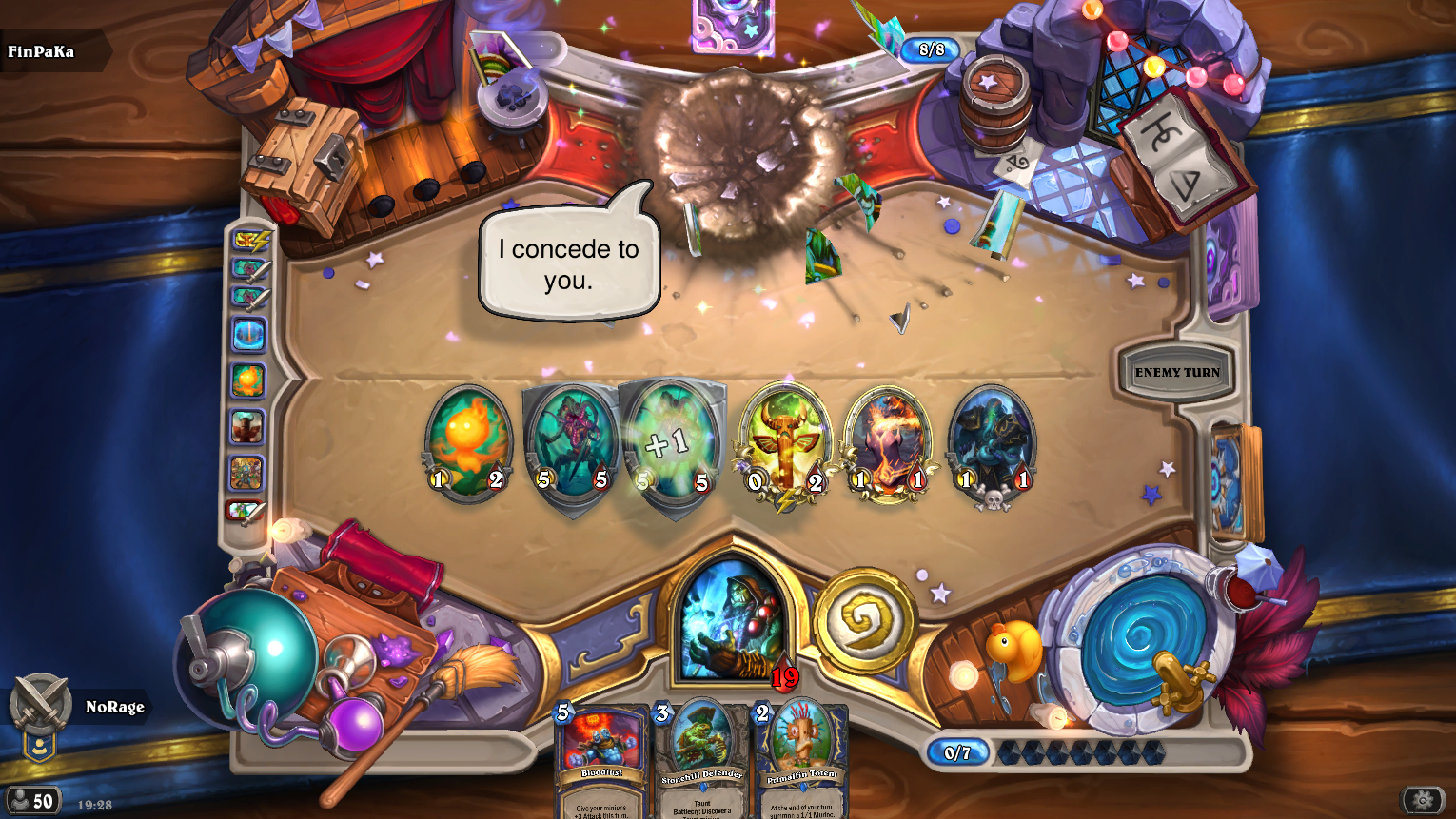Select the golden 1/1 flame elemental minion

click(x=888, y=442)
